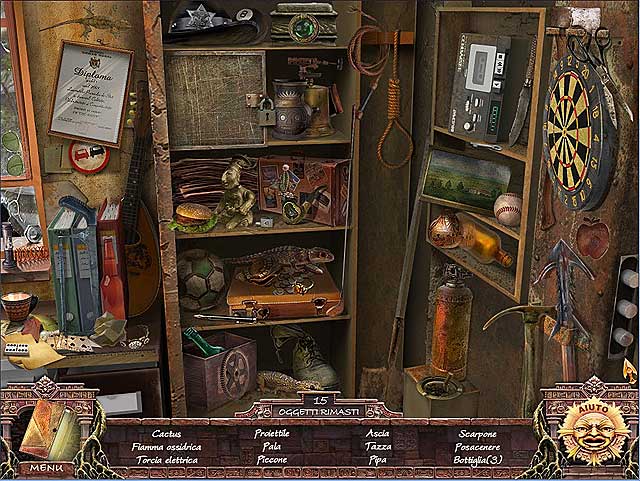Select the Cactus entry in the object list

(x=167, y=433)
